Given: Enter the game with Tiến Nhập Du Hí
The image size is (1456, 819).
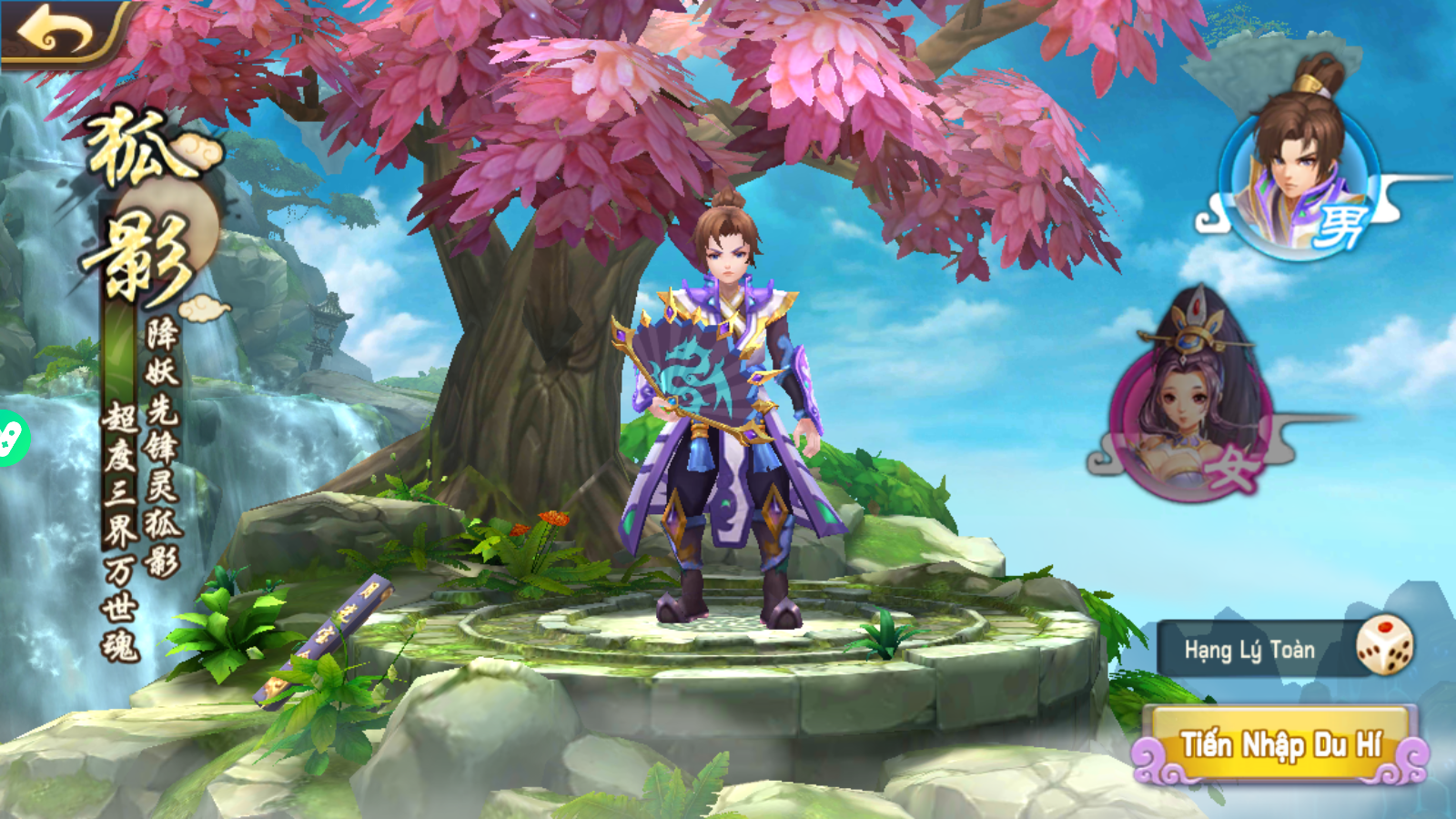Looking at the screenshot, I should point(1280,746).
